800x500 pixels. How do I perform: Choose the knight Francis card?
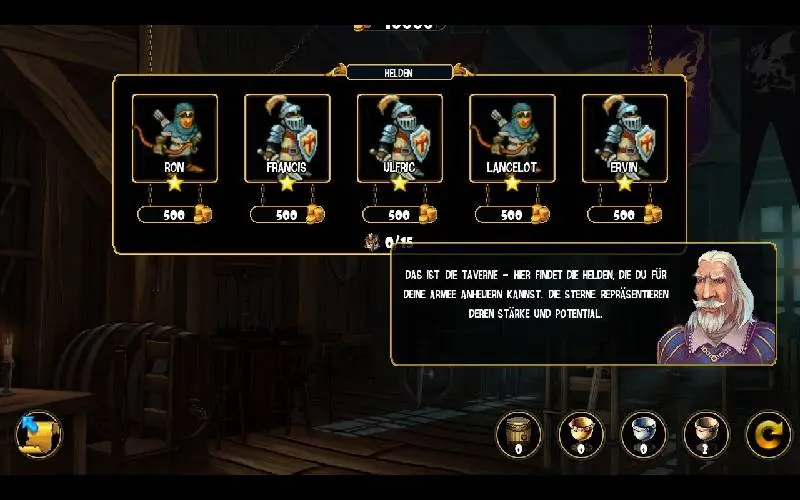(x=287, y=138)
